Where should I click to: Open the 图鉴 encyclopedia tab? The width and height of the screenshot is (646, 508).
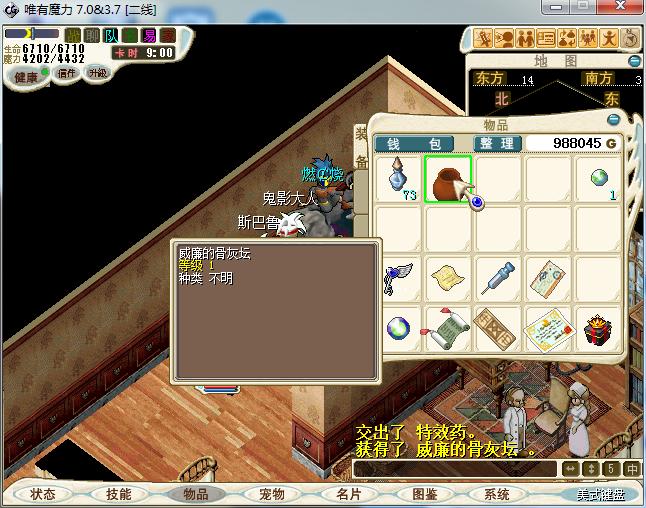(x=424, y=494)
